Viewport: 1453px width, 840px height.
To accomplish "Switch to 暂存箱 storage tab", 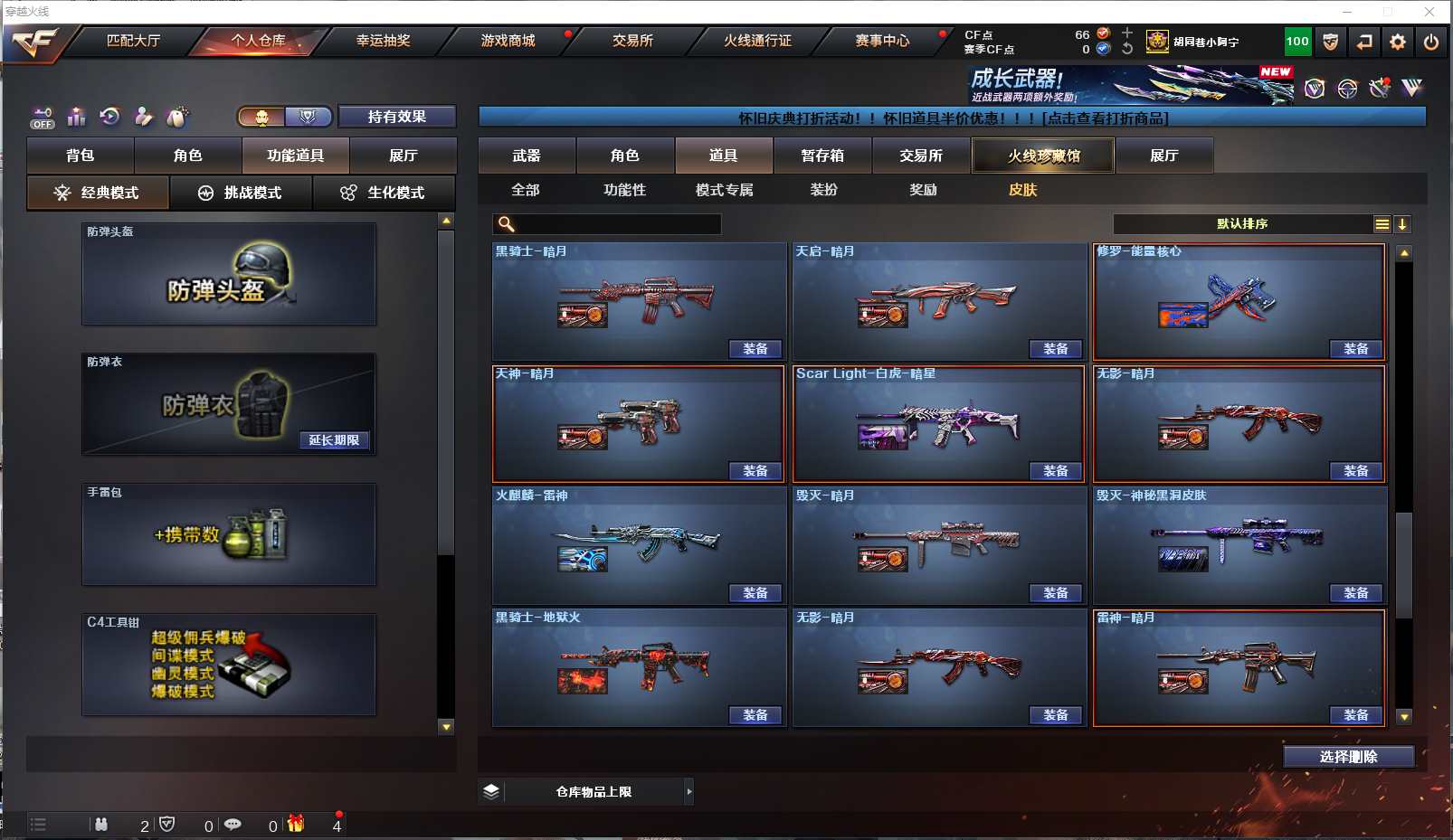I will click(822, 156).
